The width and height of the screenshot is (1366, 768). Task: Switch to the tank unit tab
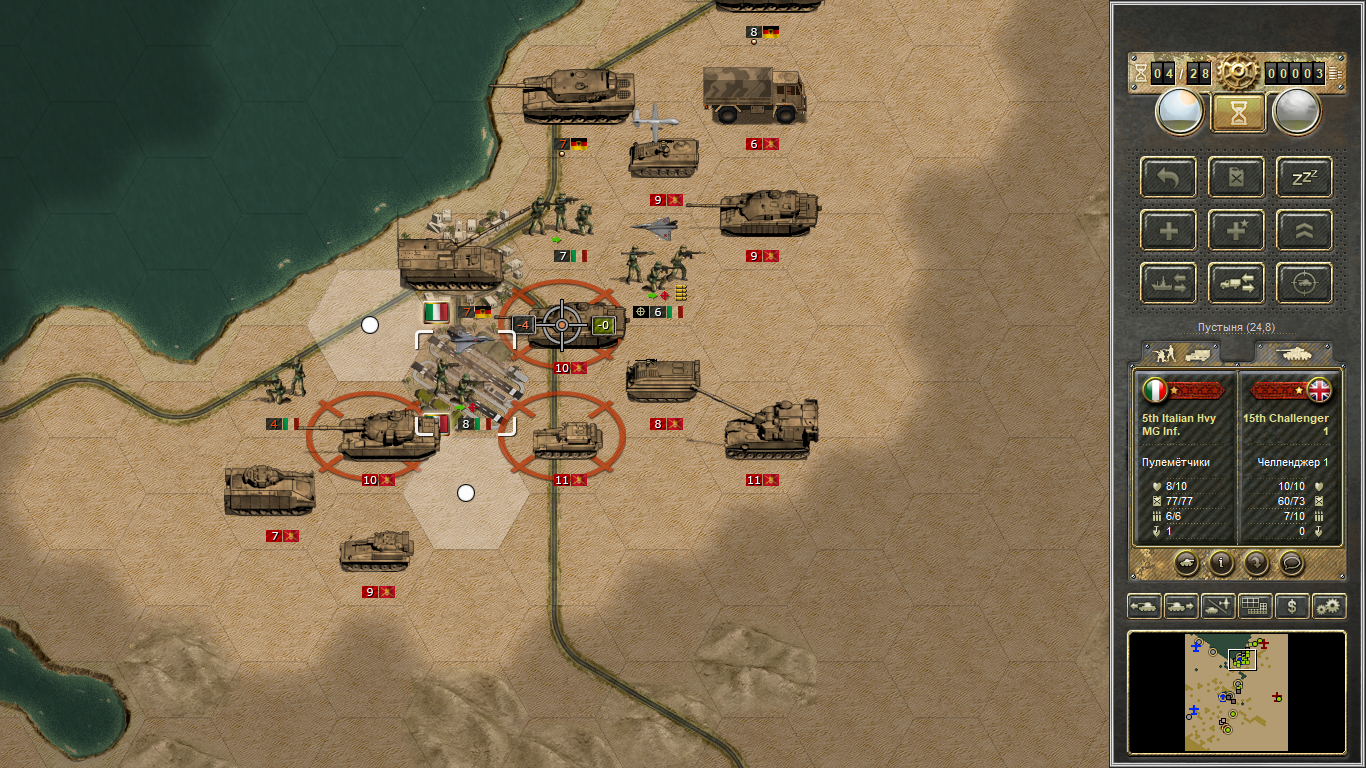pos(1291,353)
